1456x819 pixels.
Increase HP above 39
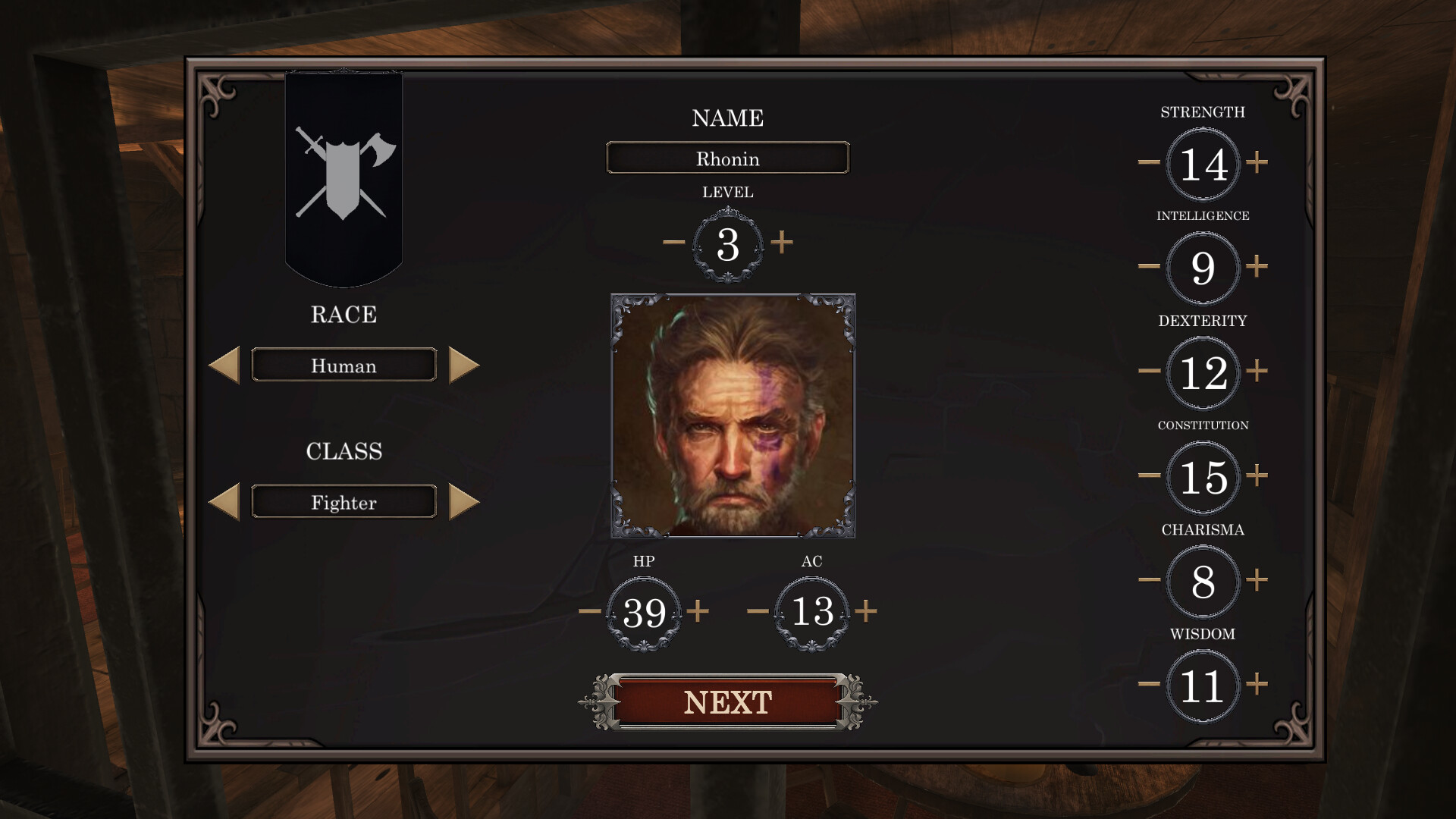698,610
